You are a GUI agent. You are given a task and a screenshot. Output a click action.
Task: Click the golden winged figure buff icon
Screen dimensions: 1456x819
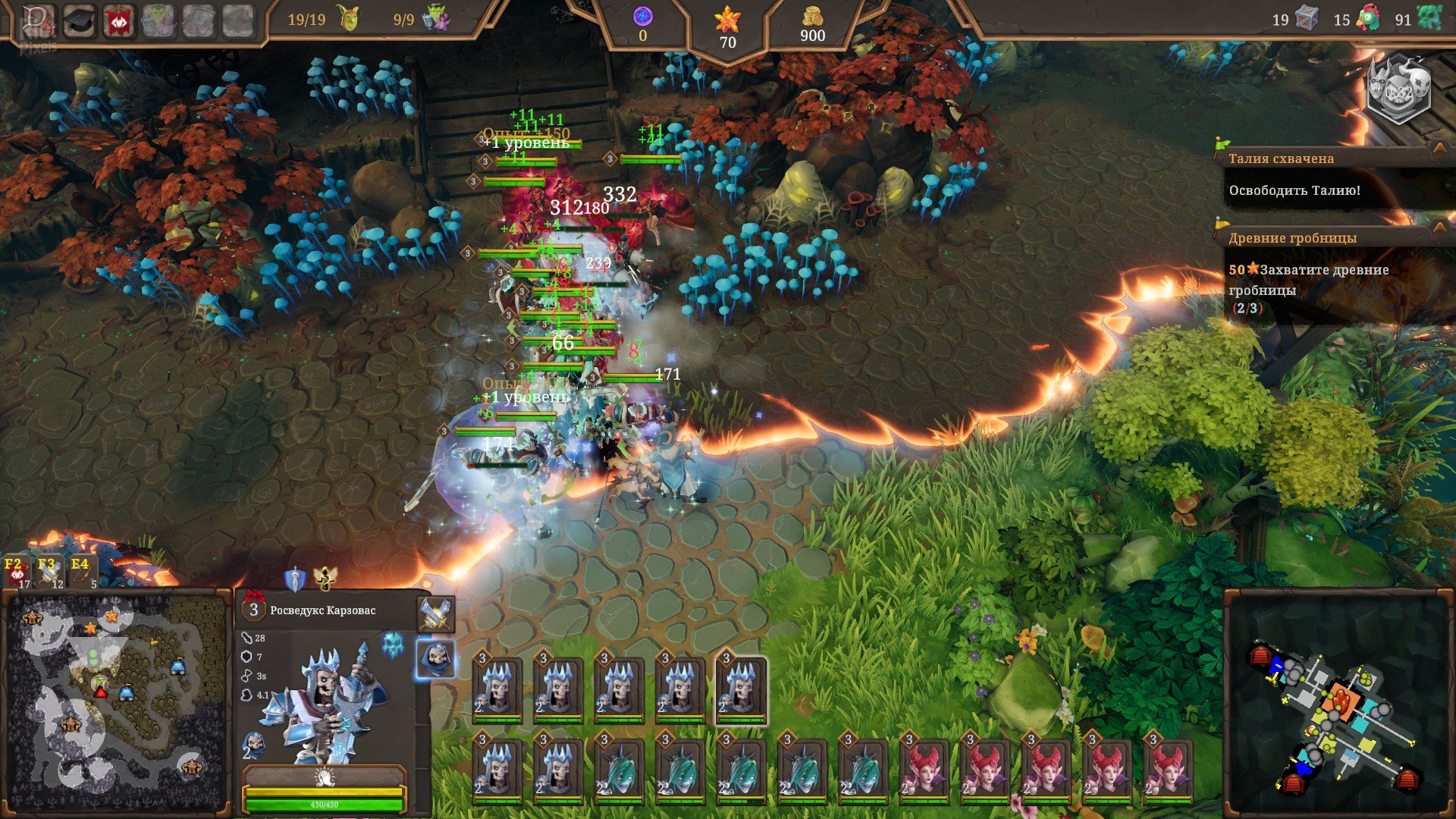325,578
